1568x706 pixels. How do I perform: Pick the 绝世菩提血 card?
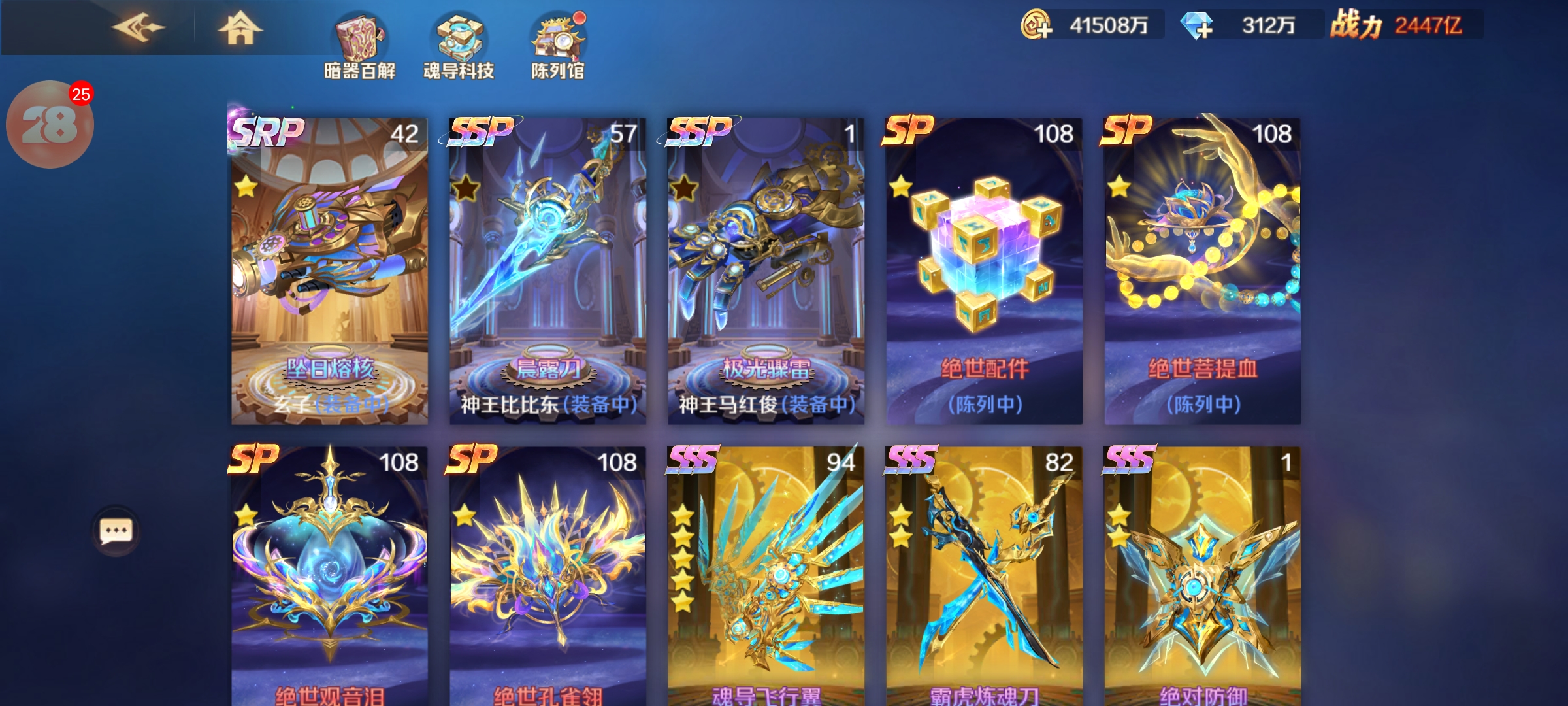(x=1202, y=271)
